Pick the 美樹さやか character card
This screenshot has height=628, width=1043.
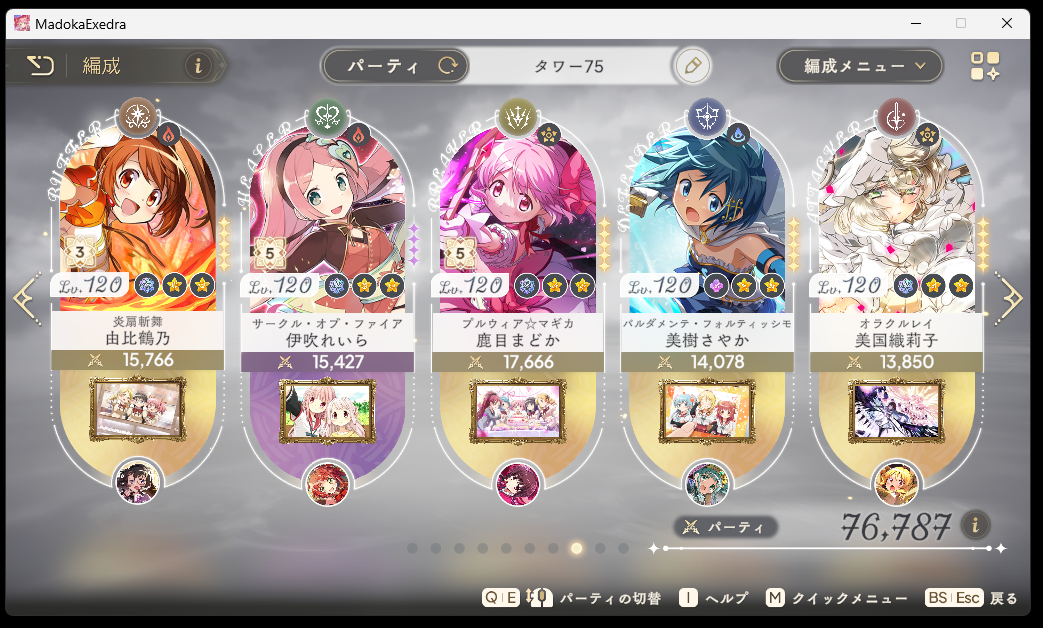(x=707, y=220)
